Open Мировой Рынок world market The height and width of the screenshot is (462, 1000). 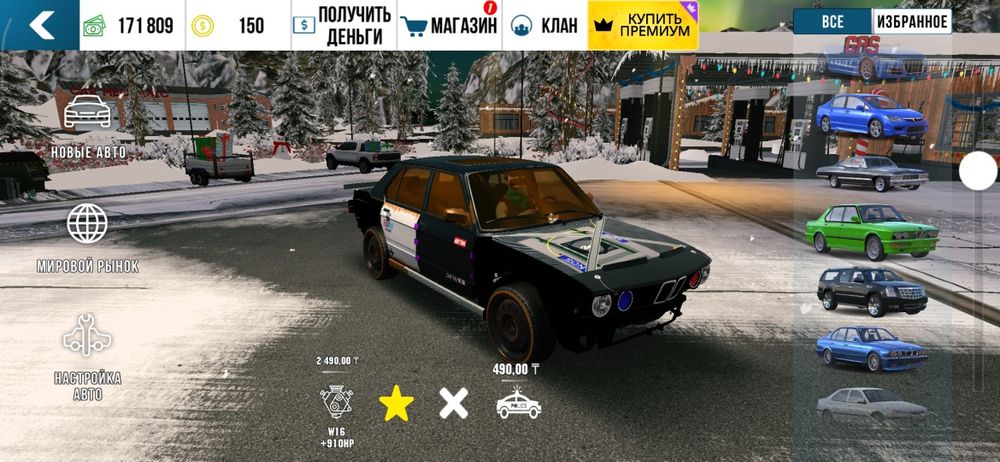pyautogui.click(x=87, y=237)
